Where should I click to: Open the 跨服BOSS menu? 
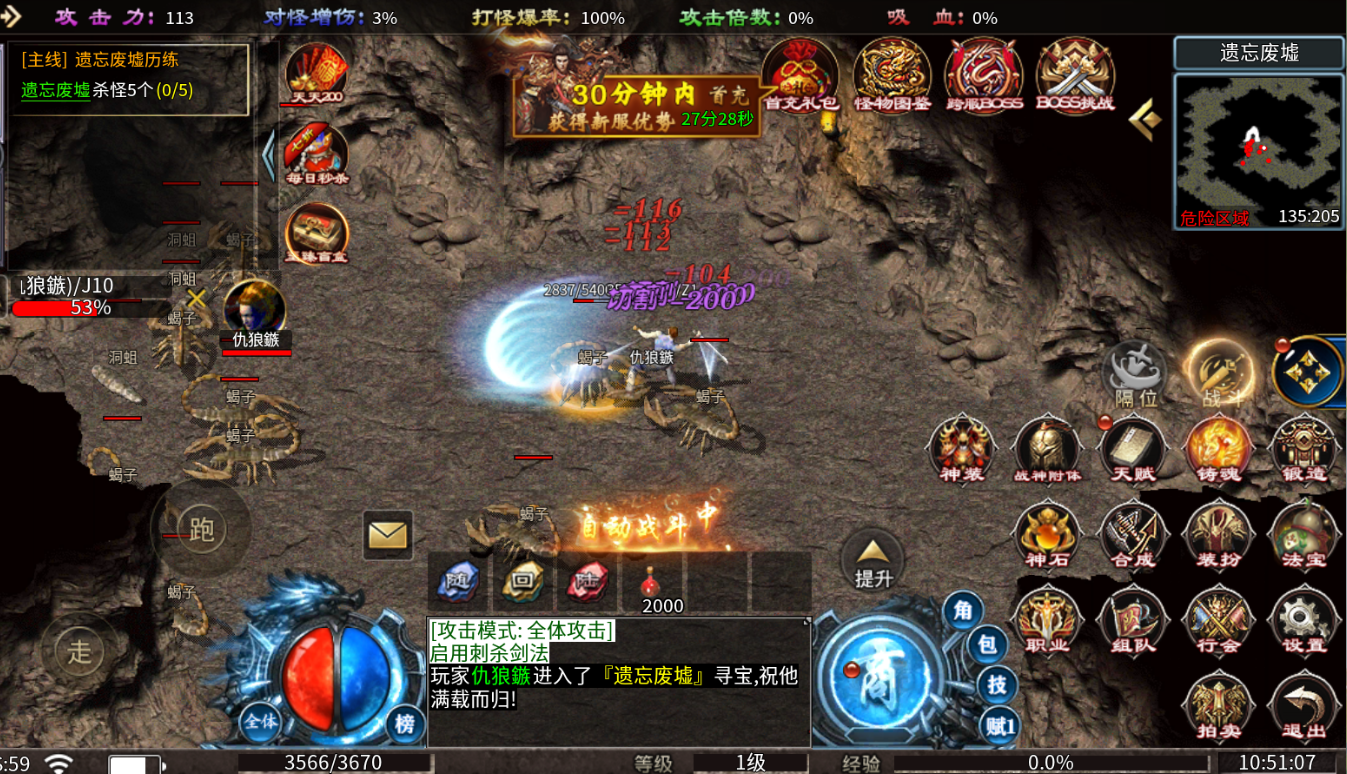click(983, 76)
